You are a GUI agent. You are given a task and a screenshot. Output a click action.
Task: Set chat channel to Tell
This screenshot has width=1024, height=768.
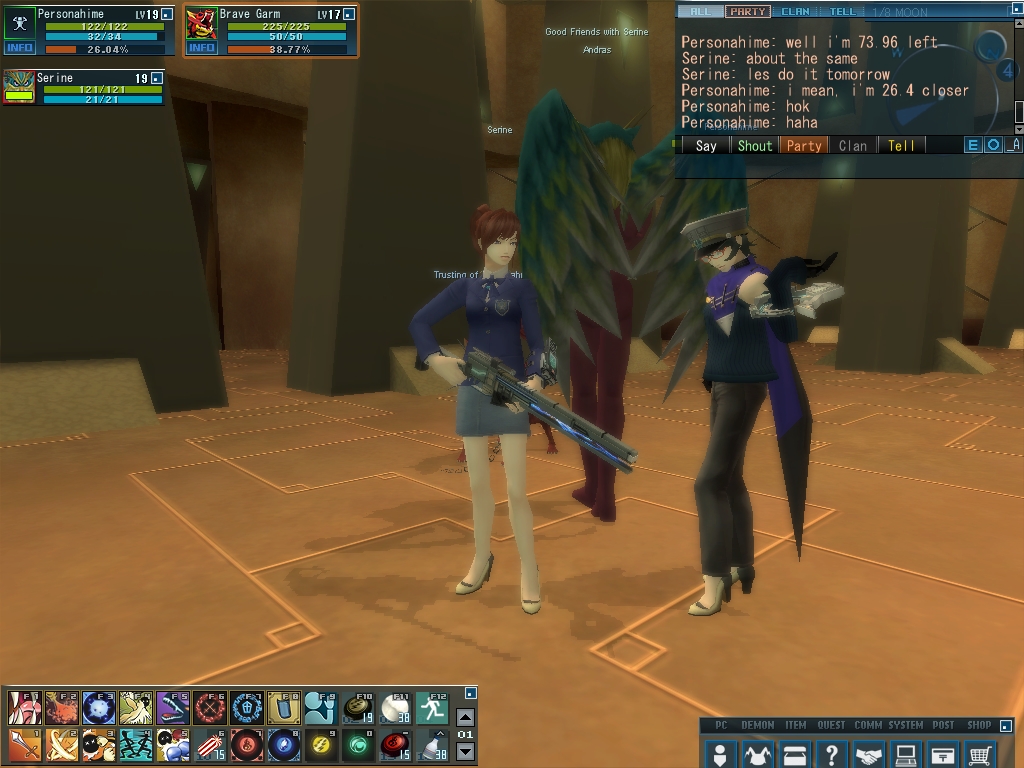pos(901,145)
